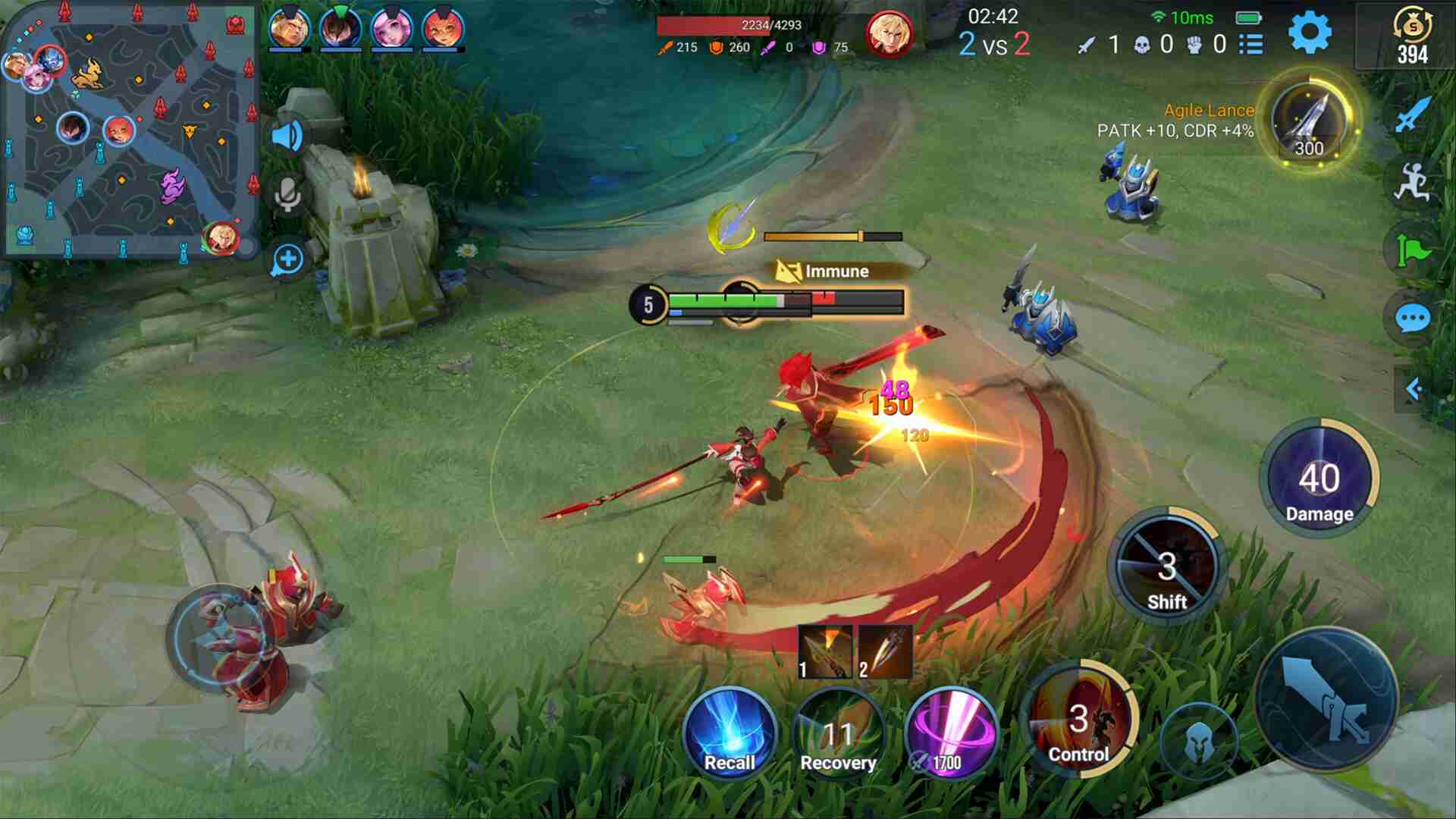Buy the purple 1700 gold item
The image size is (1456, 819).
(951, 733)
